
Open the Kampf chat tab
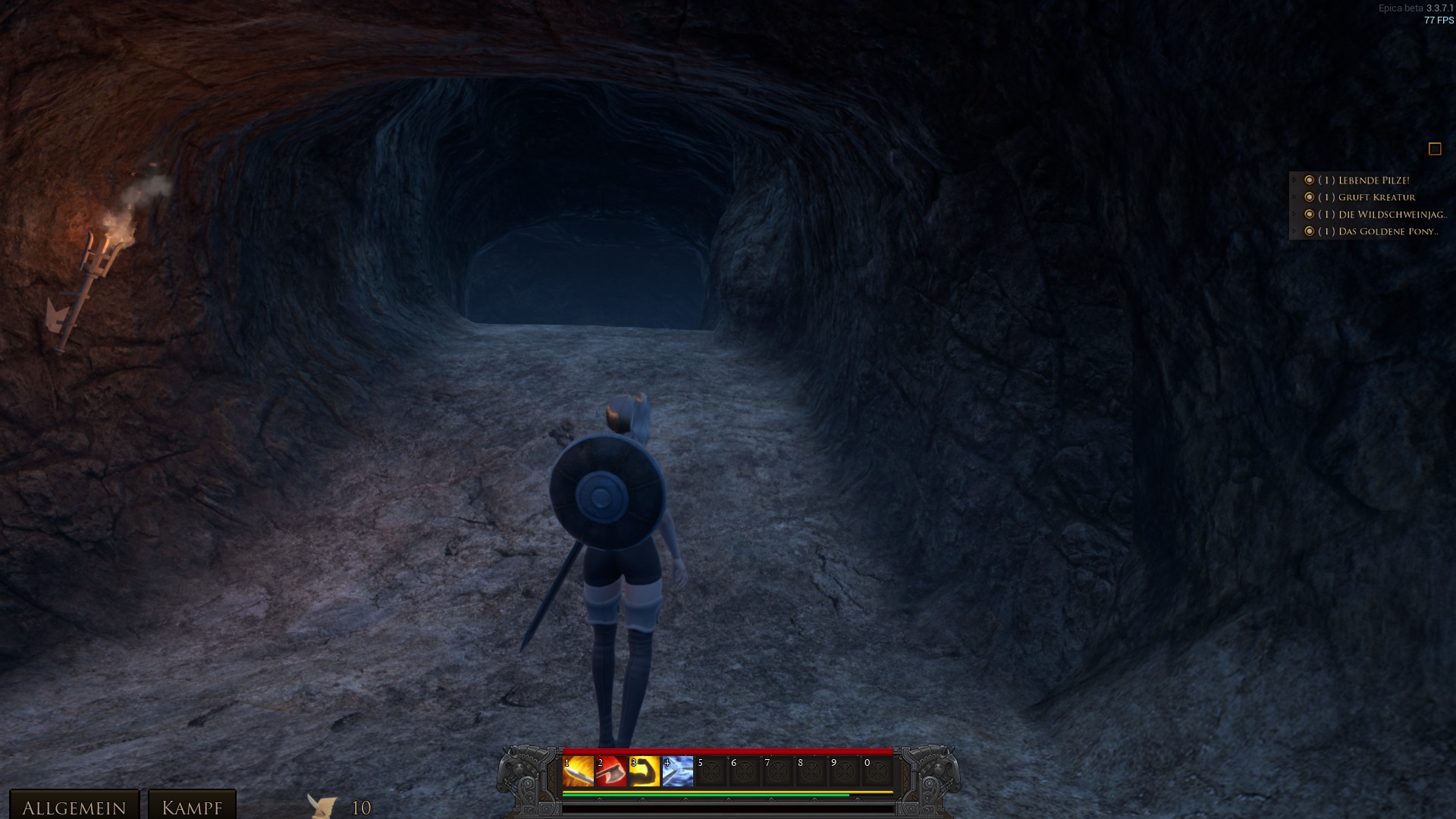click(x=192, y=807)
